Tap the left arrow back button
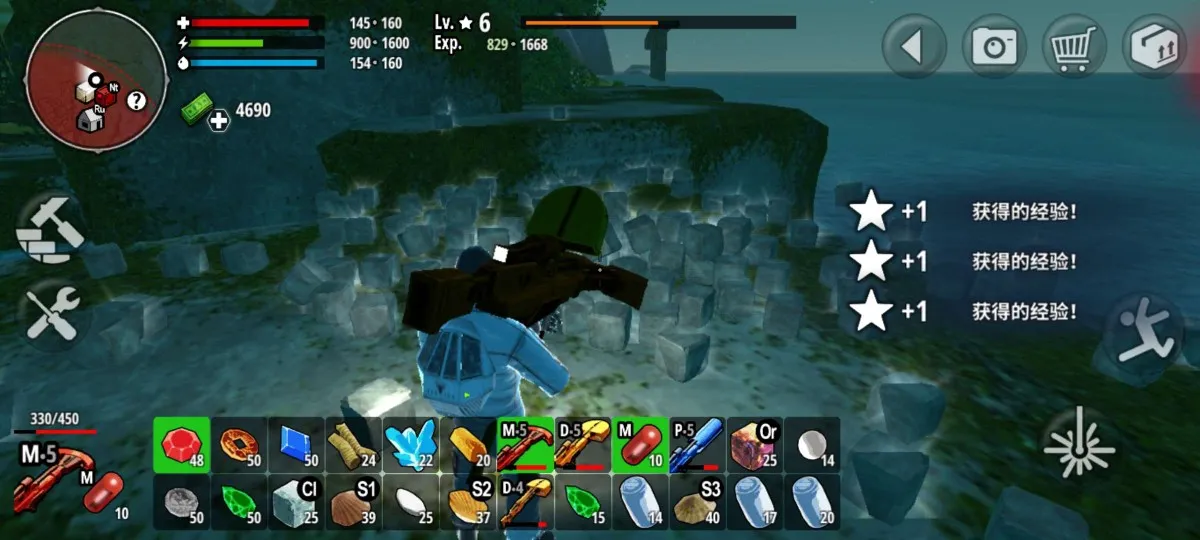This screenshot has width=1200, height=540. [914, 47]
